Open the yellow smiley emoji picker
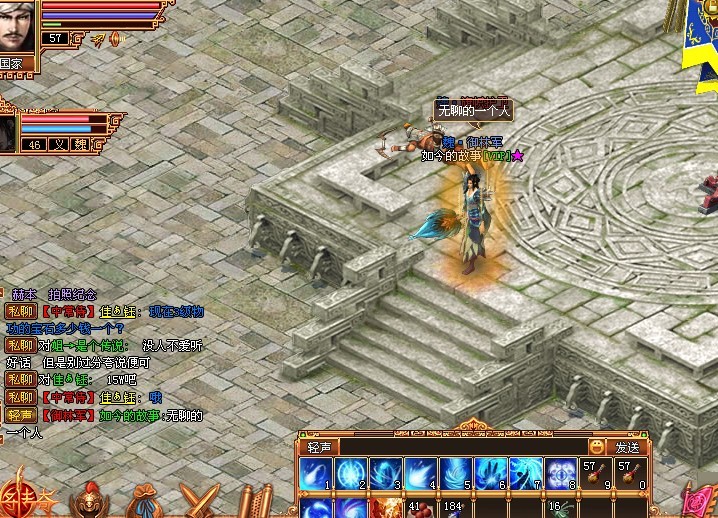718x518 pixels. (597, 447)
